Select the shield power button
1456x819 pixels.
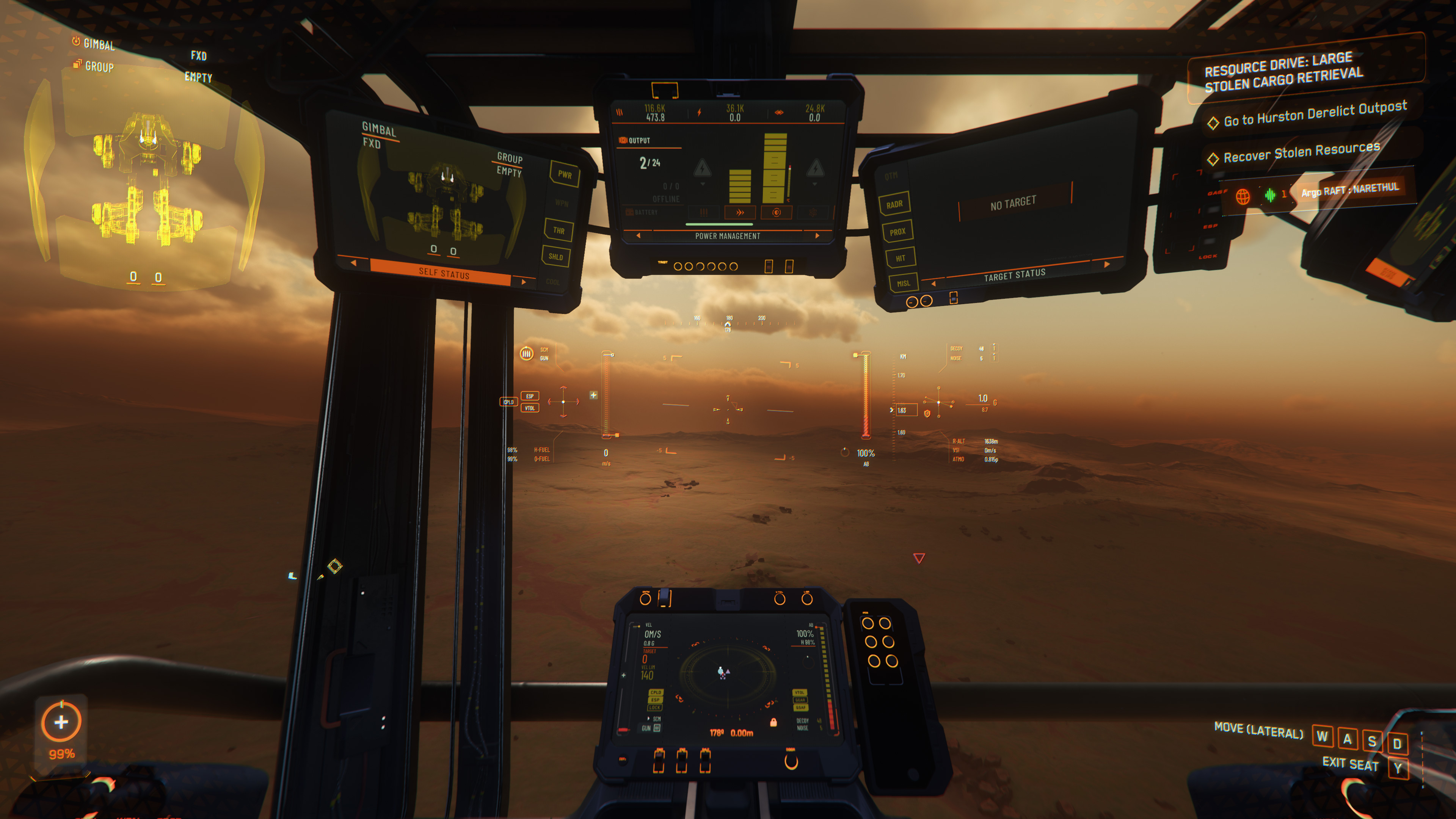point(777,212)
